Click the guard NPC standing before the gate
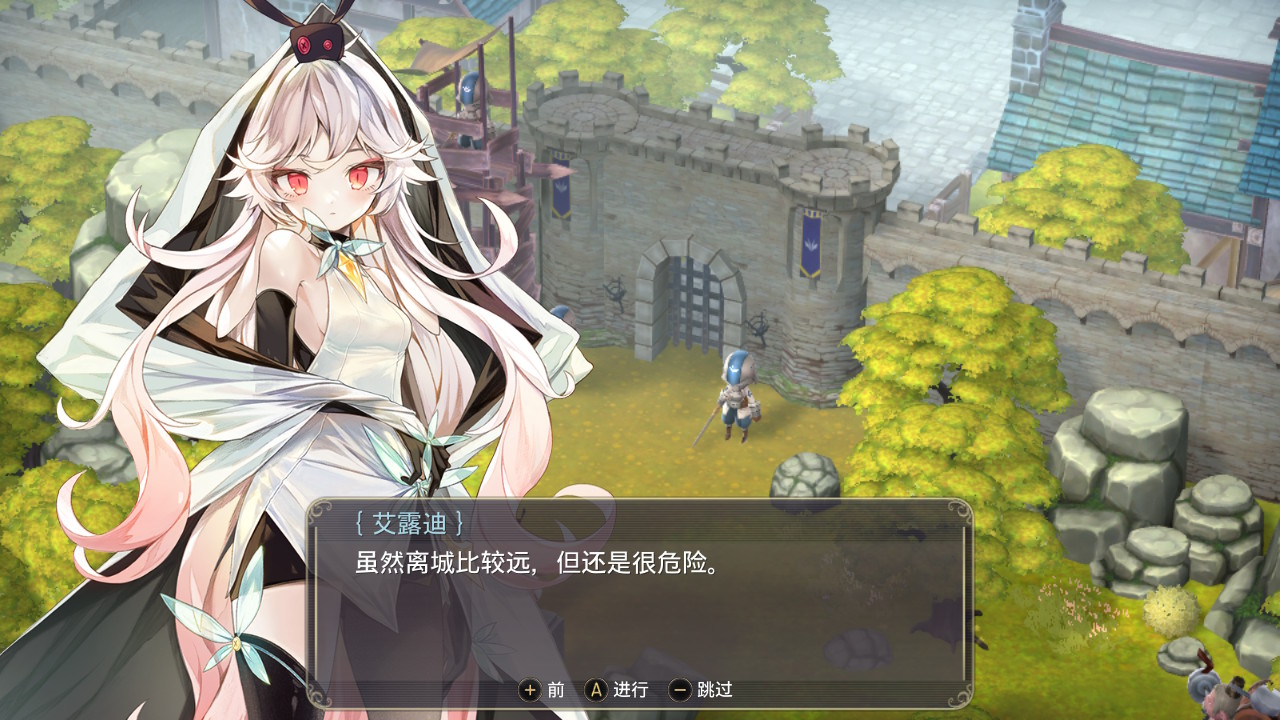This screenshot has height=720, width=1280. click(737, 400)
